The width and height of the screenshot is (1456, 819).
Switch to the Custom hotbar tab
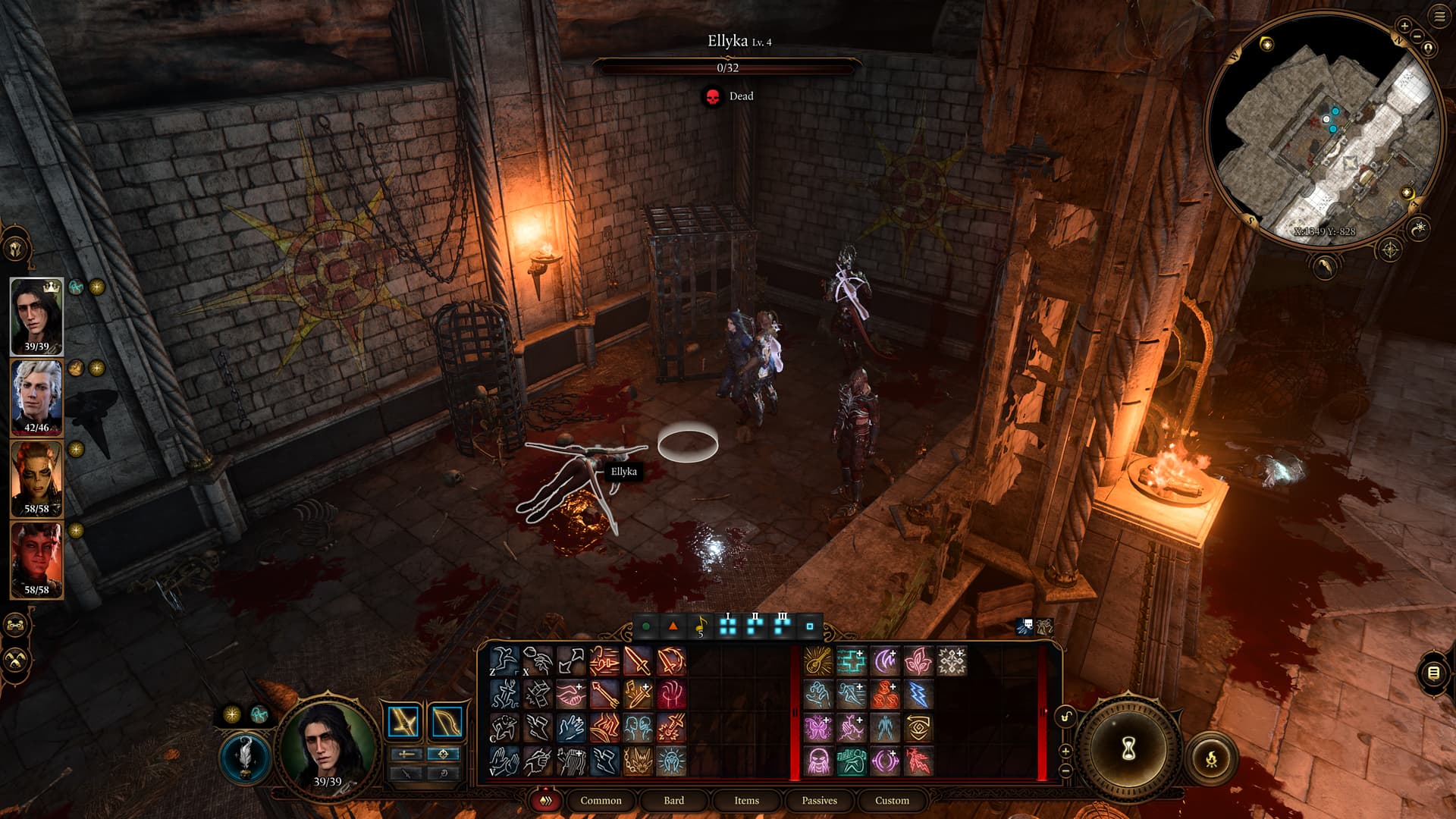point(892,800)
